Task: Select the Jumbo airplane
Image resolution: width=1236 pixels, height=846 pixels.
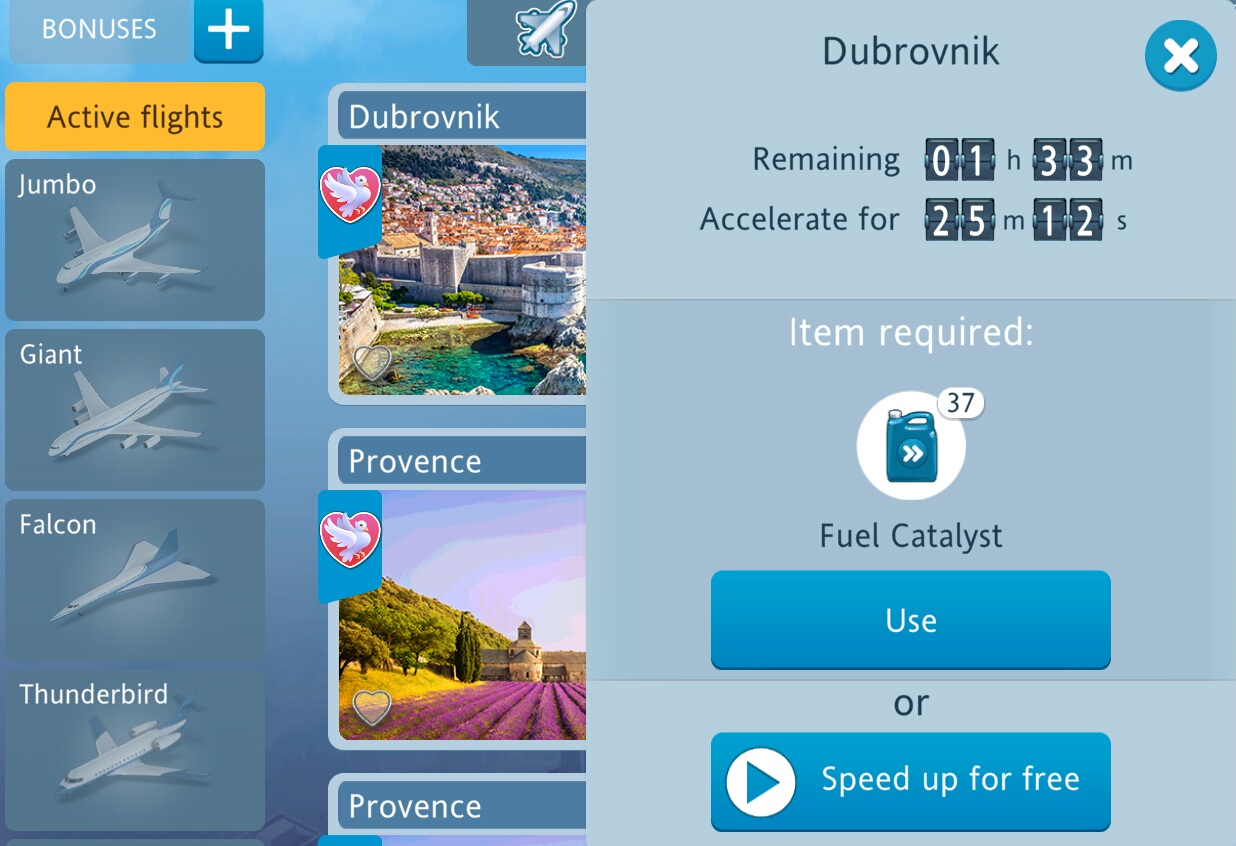Action: tap(135, 240)
